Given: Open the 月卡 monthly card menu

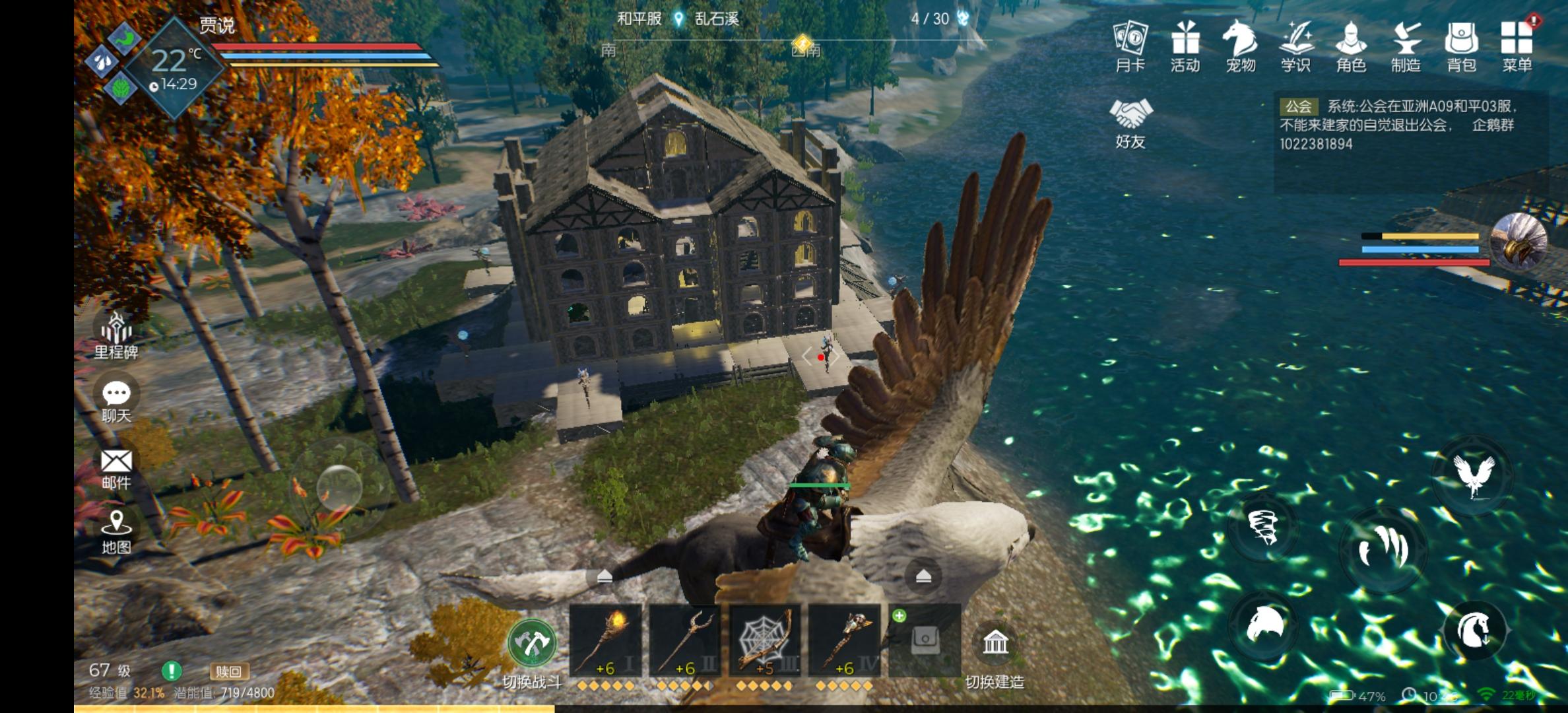Looking at the screenshot, I should pos(1130,45).
